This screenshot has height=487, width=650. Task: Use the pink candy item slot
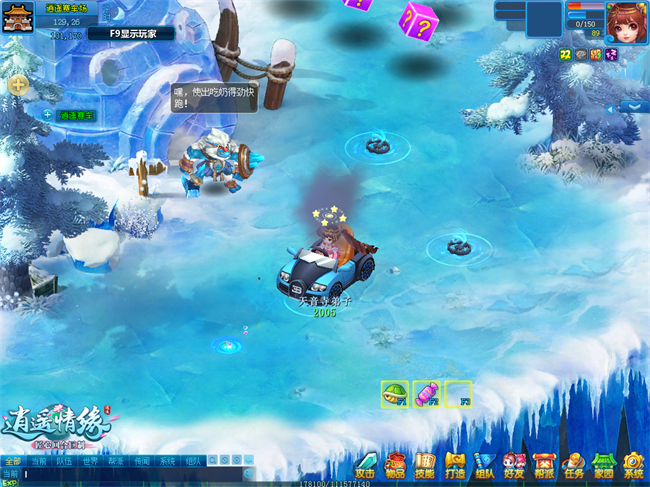pyautogui.click(x=426, y=393)
